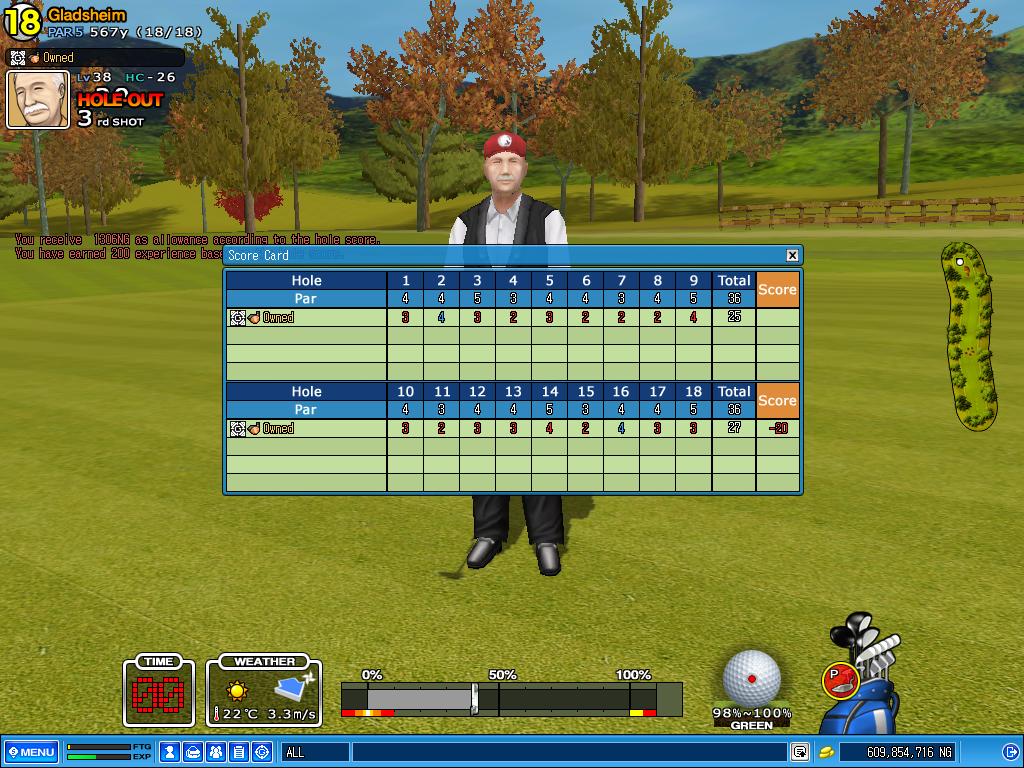Select the Owned player row in scorecard
Viewport: 1024px width, 768px height.
(x=304, y=318)
